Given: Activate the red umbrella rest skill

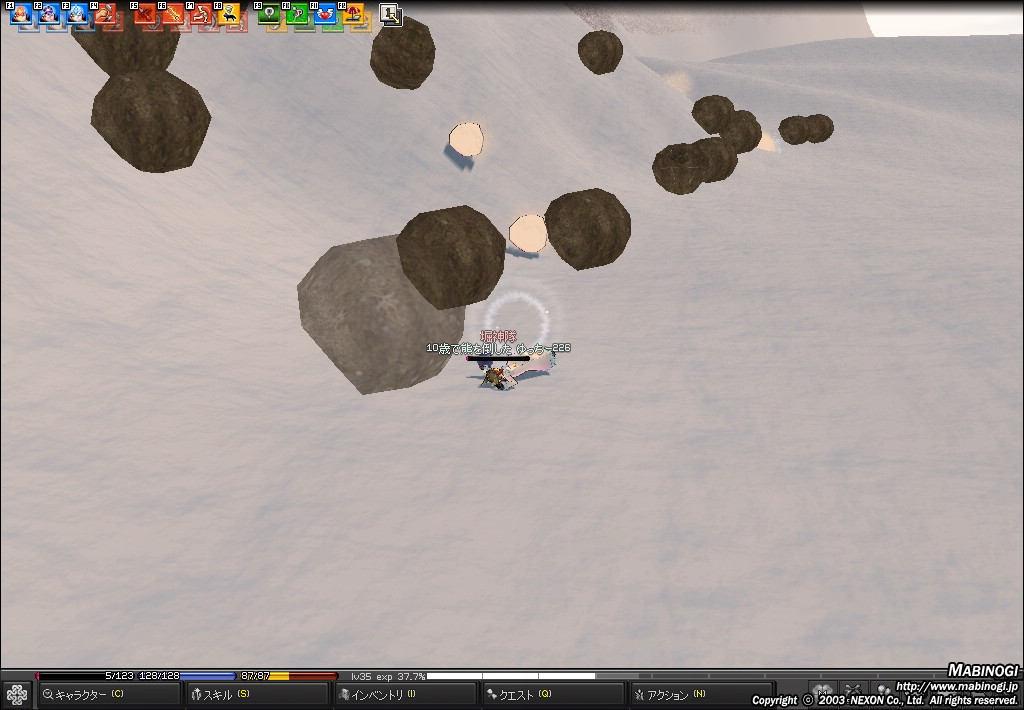Looking at the screenshot, I should click(353, 14).
